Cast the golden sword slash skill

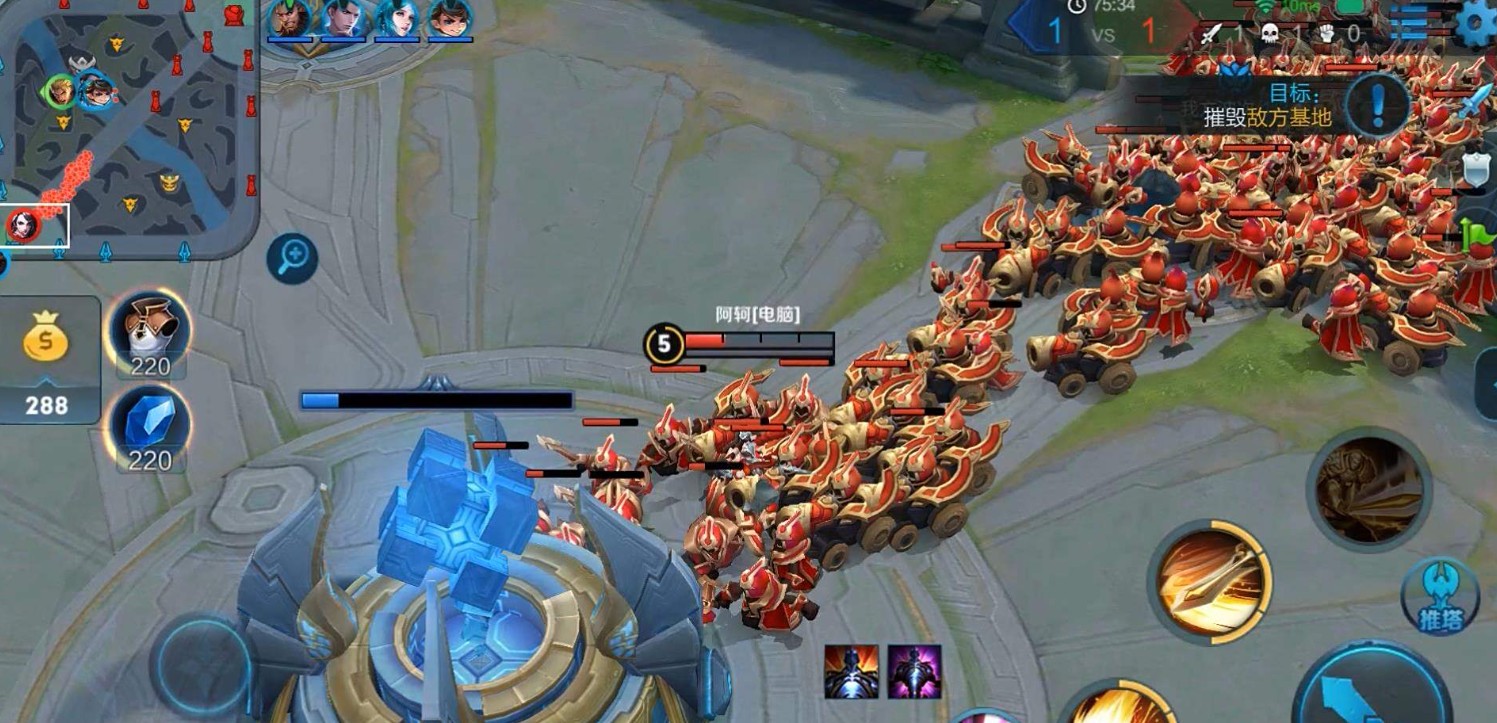pos(1209,581)
